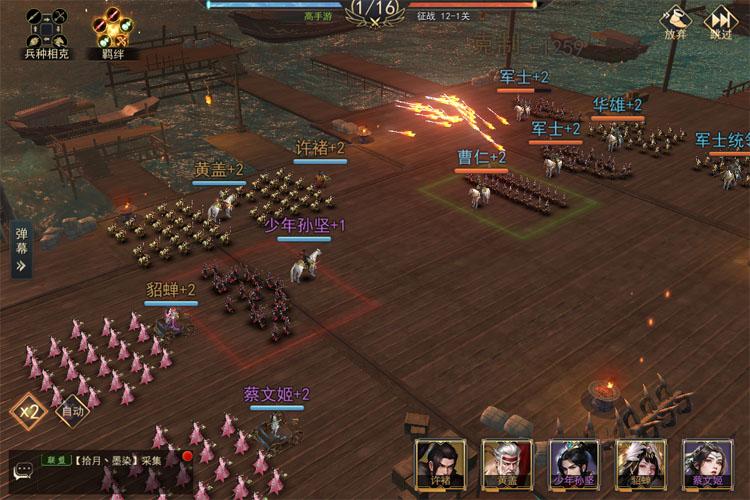Open the chat speech bubble icon
750x500 pixels.
(x=23, y=471)
